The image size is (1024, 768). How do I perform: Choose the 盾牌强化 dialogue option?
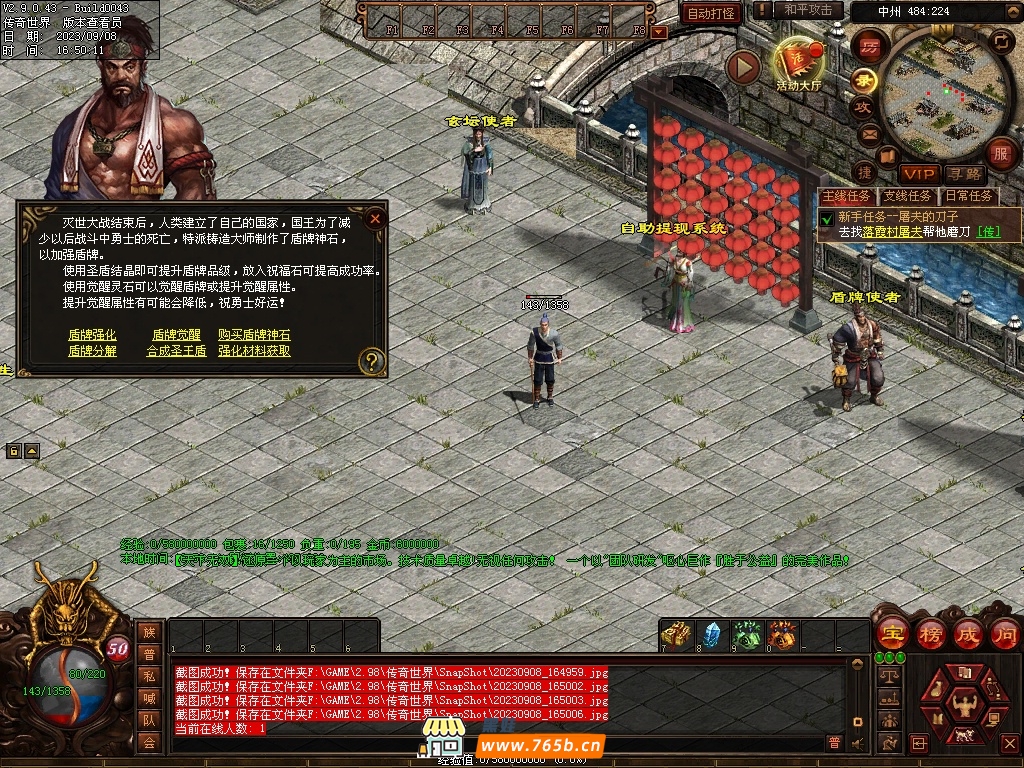pos(92,335)
